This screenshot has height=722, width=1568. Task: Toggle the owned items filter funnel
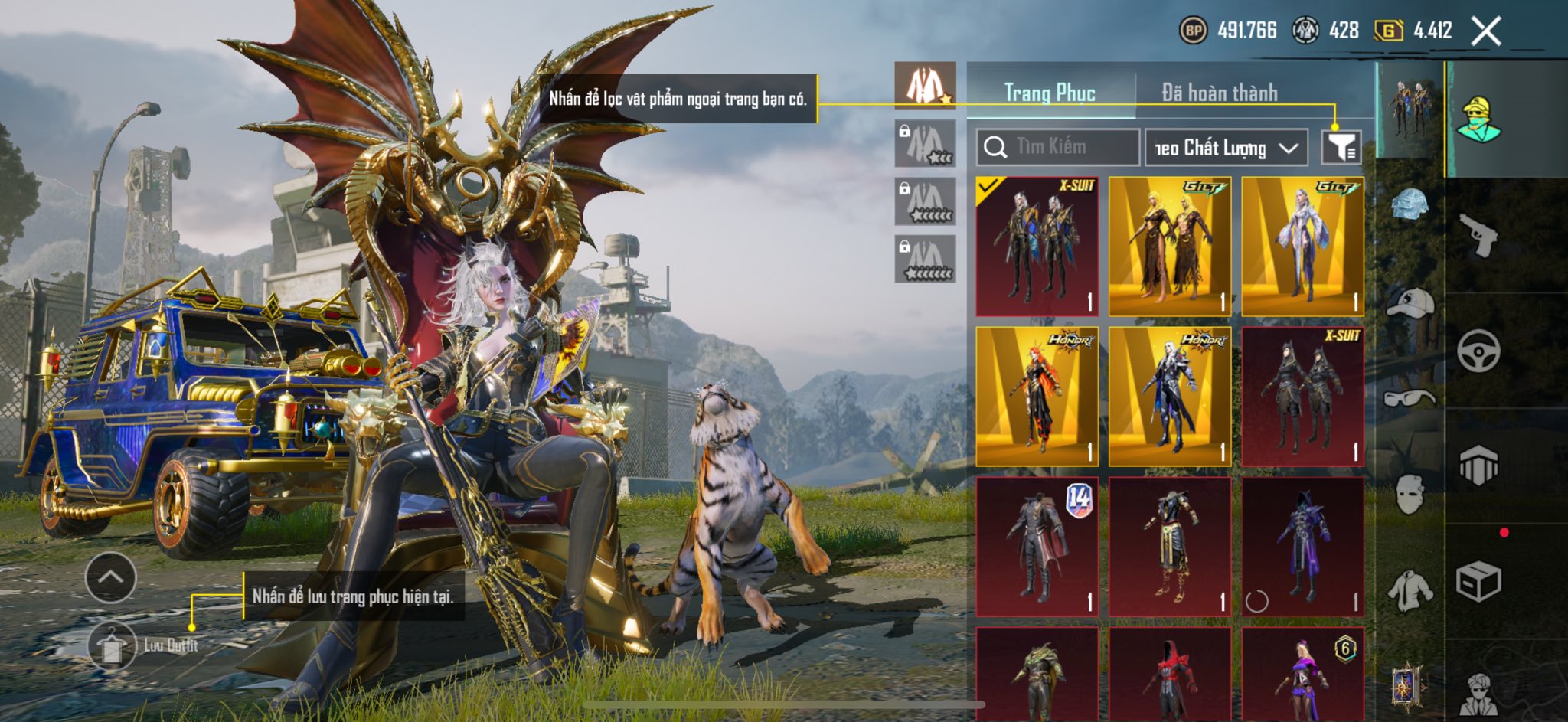pyautogui.click(x=1341, y=147)
